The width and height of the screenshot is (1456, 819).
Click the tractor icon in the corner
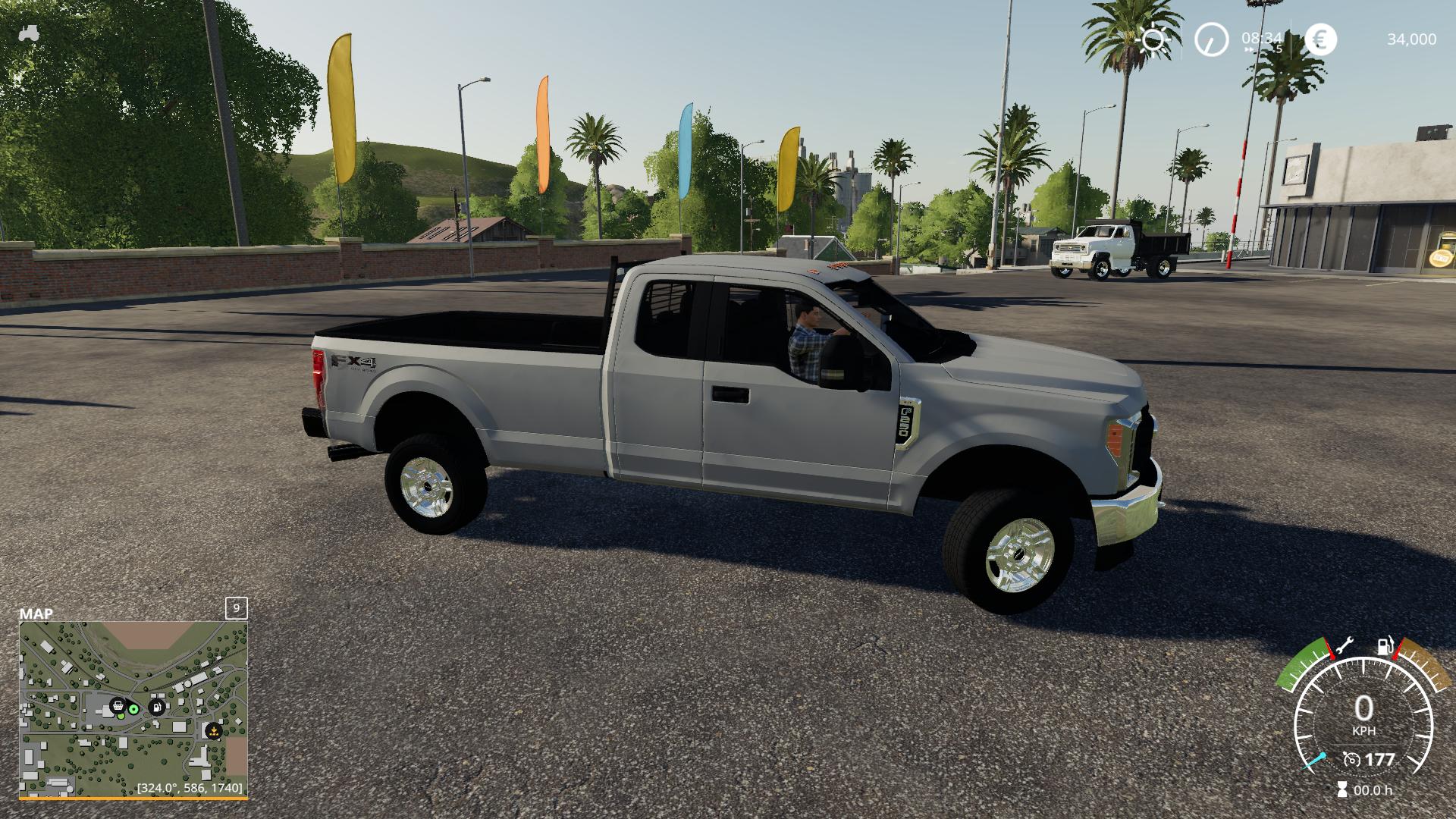click(29, 33)
